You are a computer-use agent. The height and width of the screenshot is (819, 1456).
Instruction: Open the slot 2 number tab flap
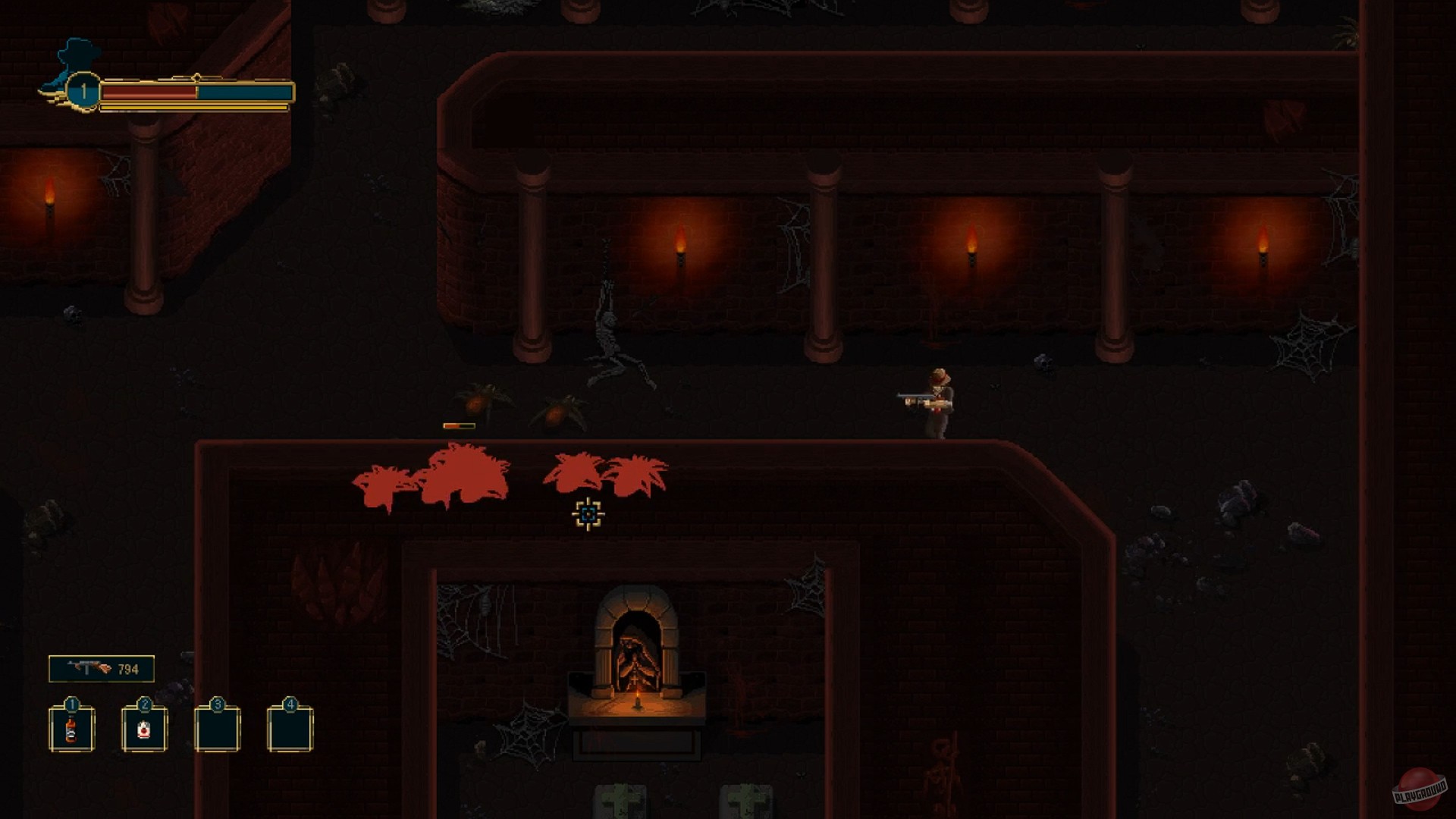coord(146,704)
